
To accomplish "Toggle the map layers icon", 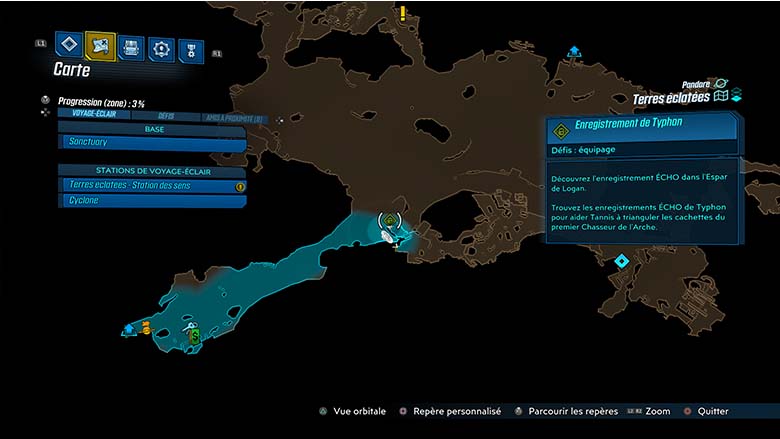I will pos(736,96).
